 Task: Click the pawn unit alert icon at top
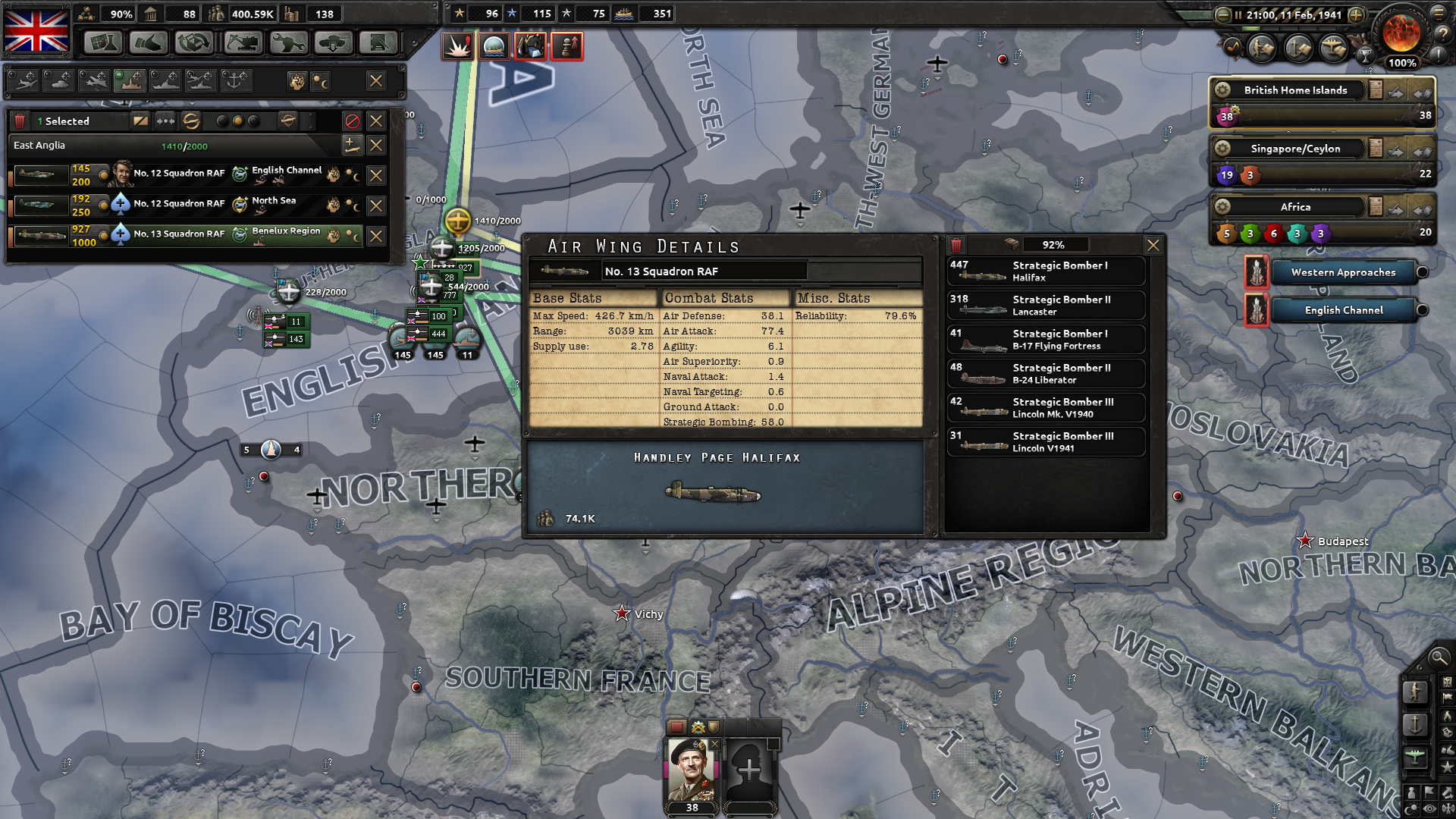pos(566,45)
